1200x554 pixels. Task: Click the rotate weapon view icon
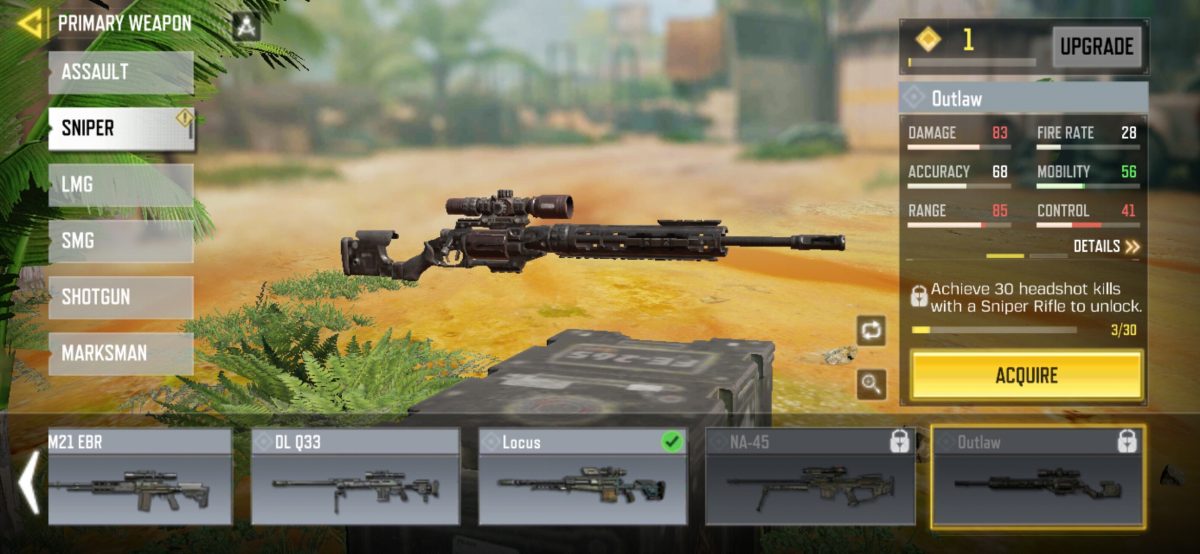point(871,330)
